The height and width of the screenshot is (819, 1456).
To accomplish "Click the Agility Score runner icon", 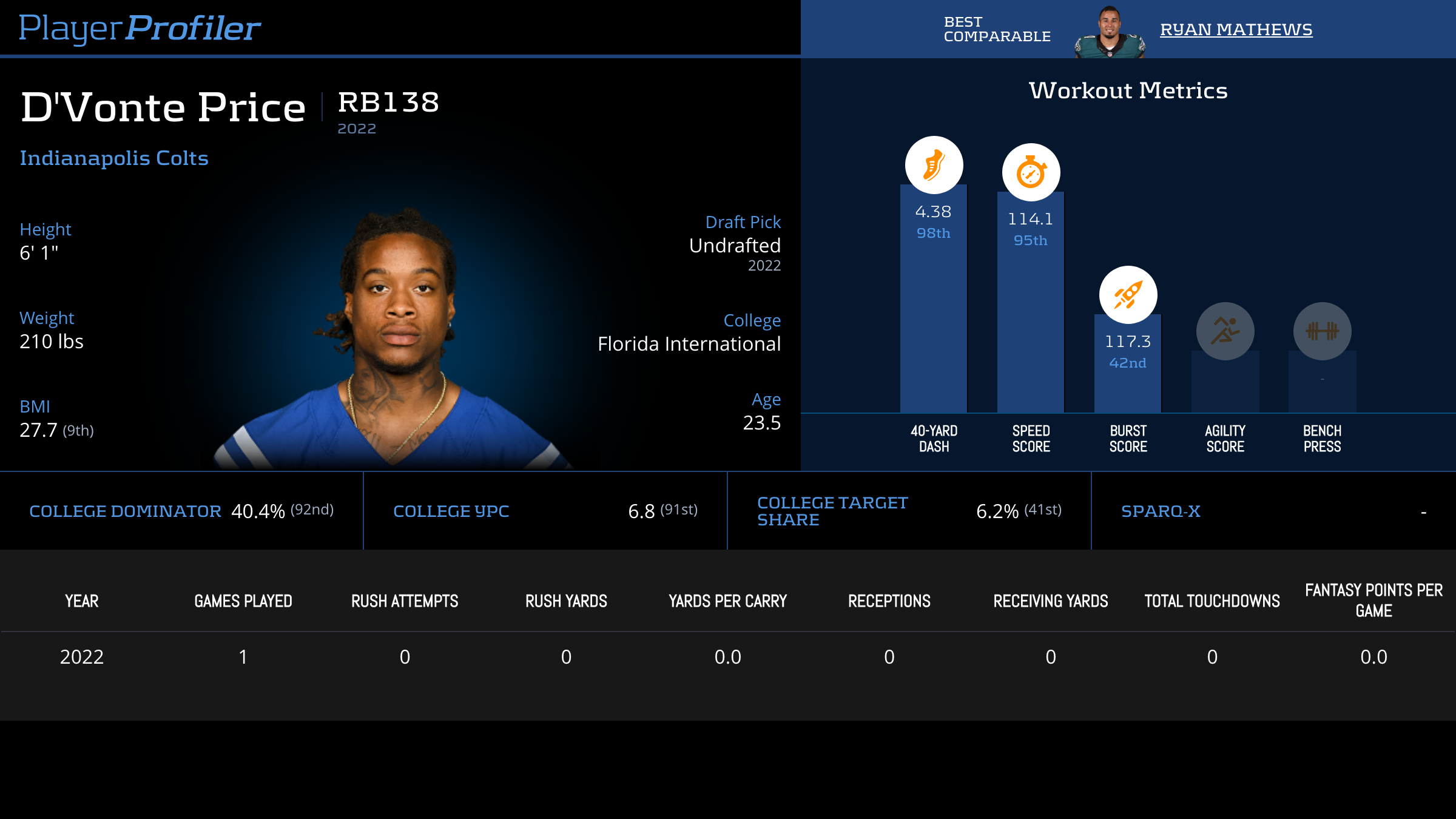I will [x=1225, y=331].
